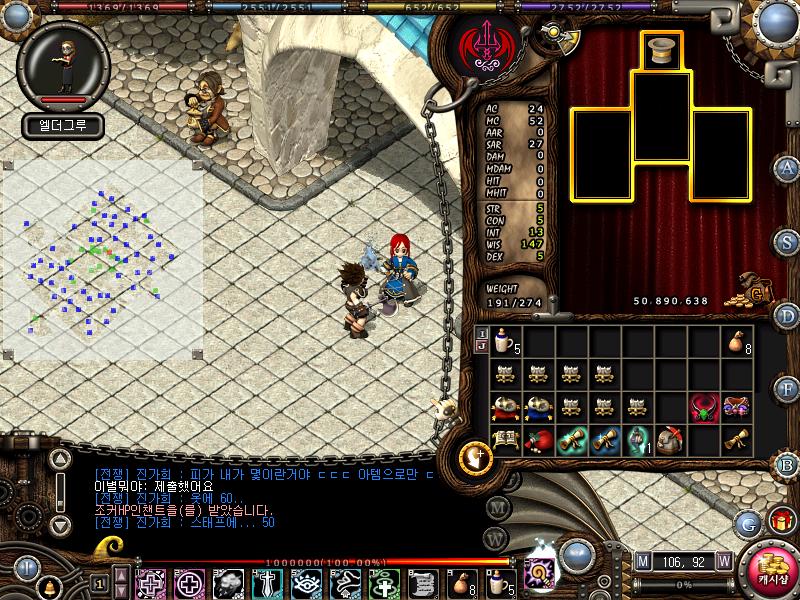Select the equipped top hat slot

(x=660, y=52)
